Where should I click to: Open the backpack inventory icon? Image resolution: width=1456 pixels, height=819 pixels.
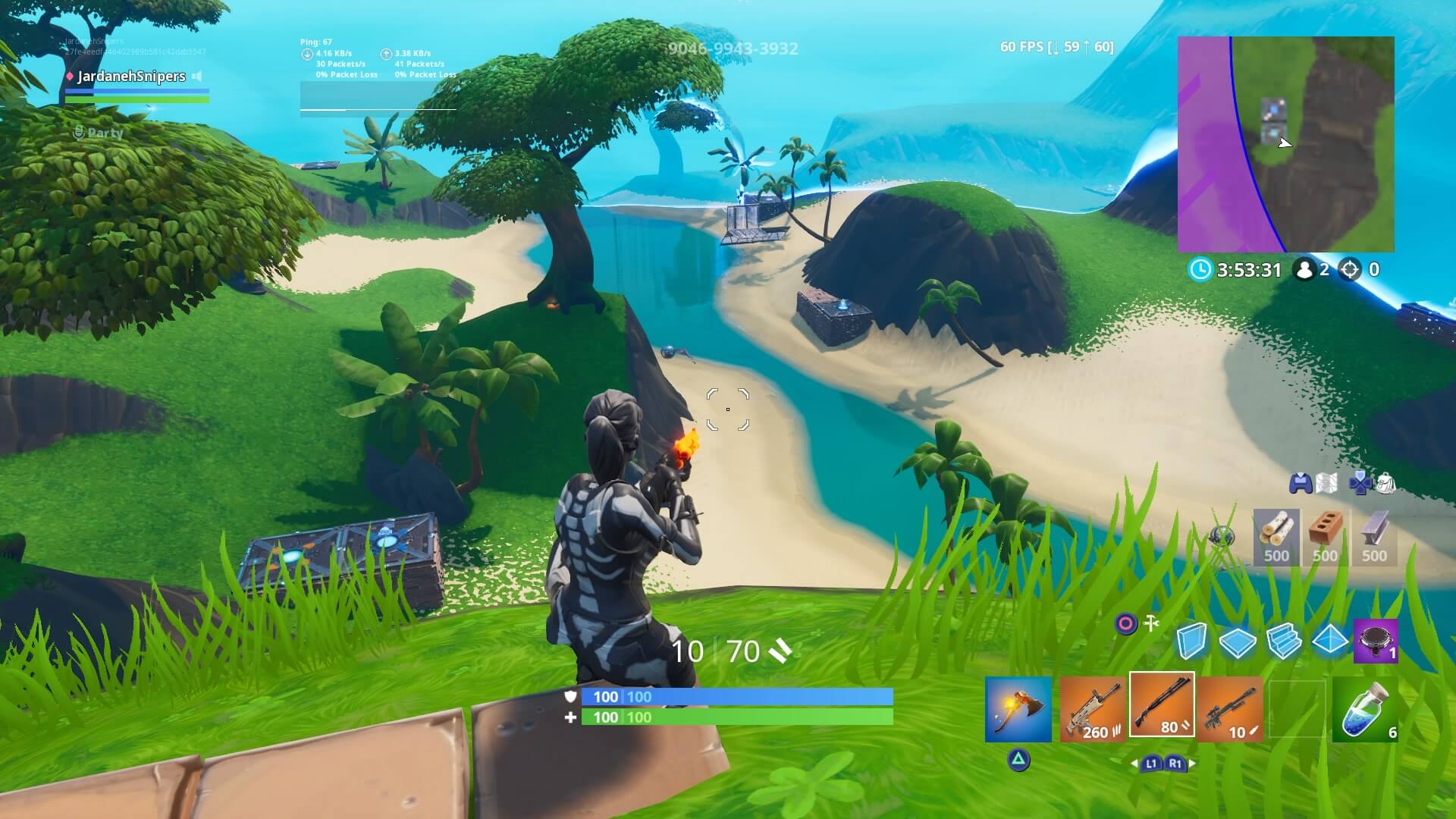[1388, 482]
